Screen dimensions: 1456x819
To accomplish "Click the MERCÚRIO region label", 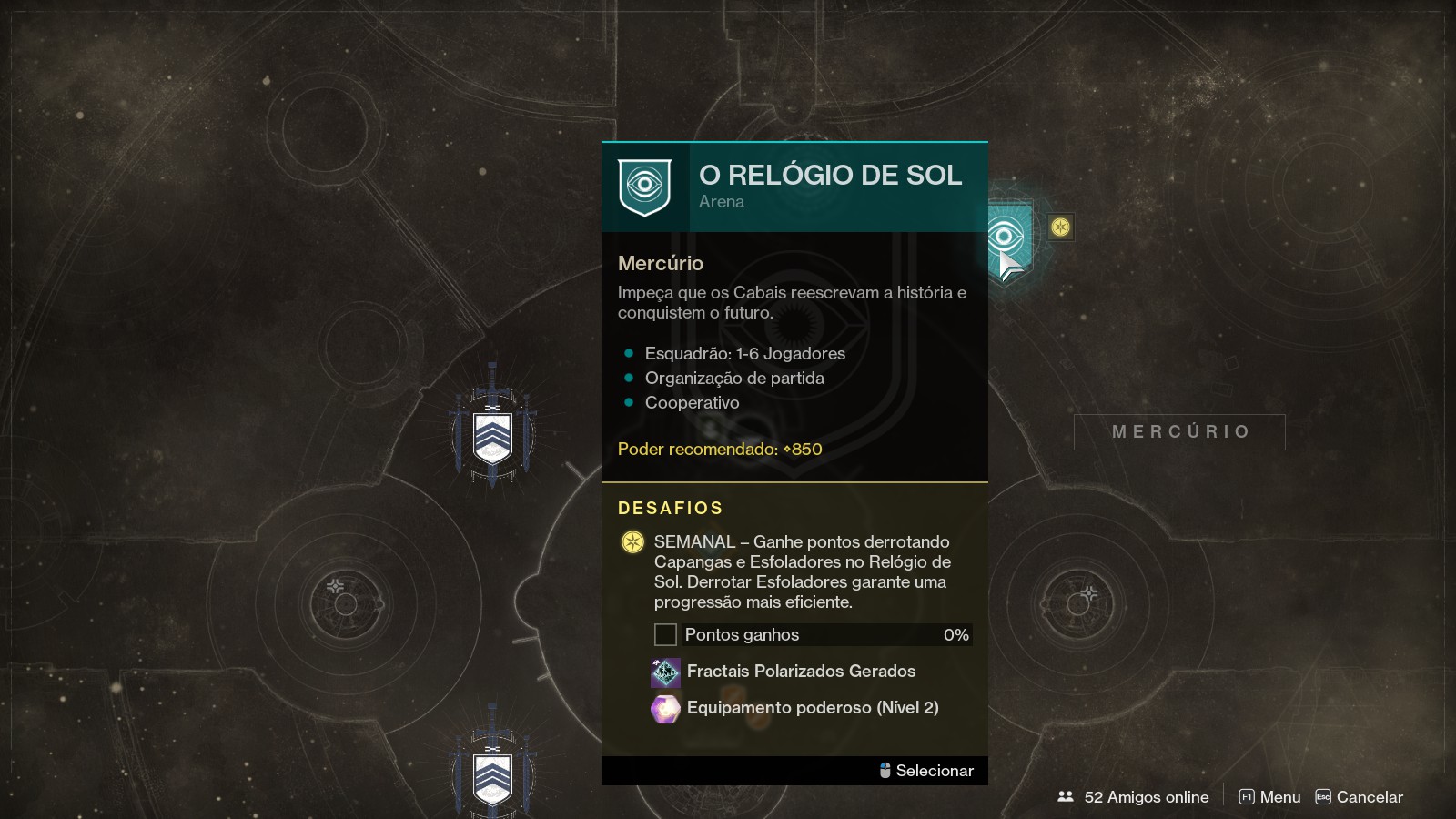I will 1179,432.
